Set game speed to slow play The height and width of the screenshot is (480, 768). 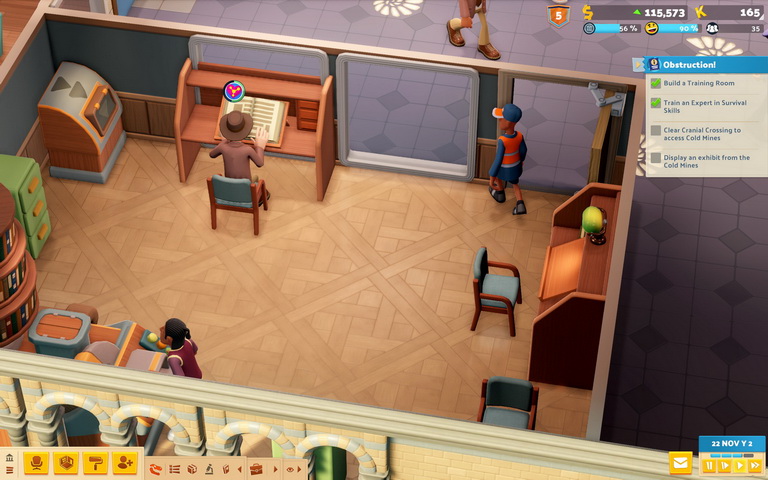coord(725,465)
